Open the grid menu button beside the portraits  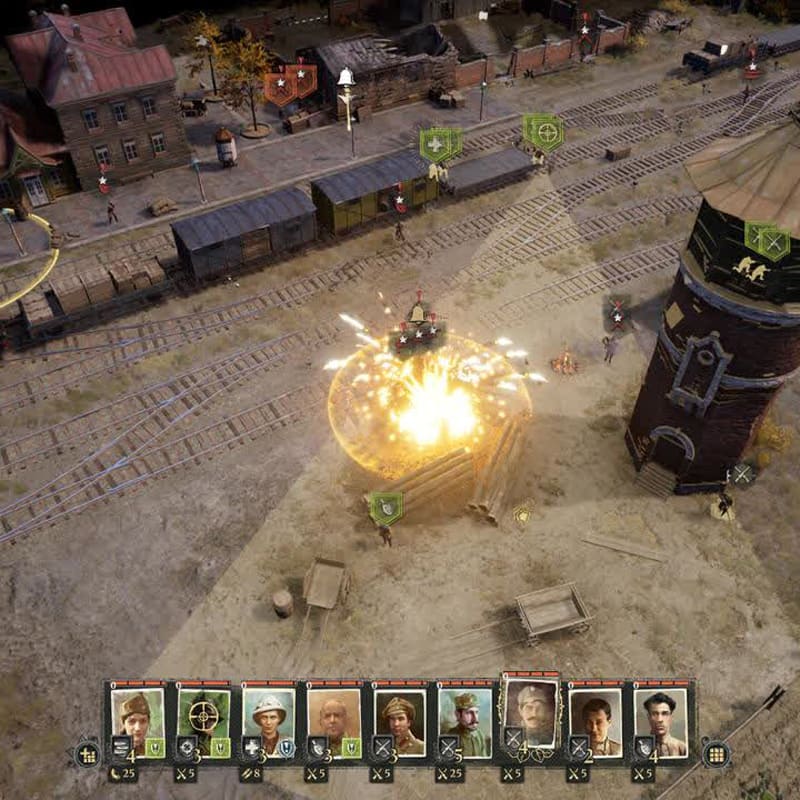pyautogui.click(x=715, y=754)
